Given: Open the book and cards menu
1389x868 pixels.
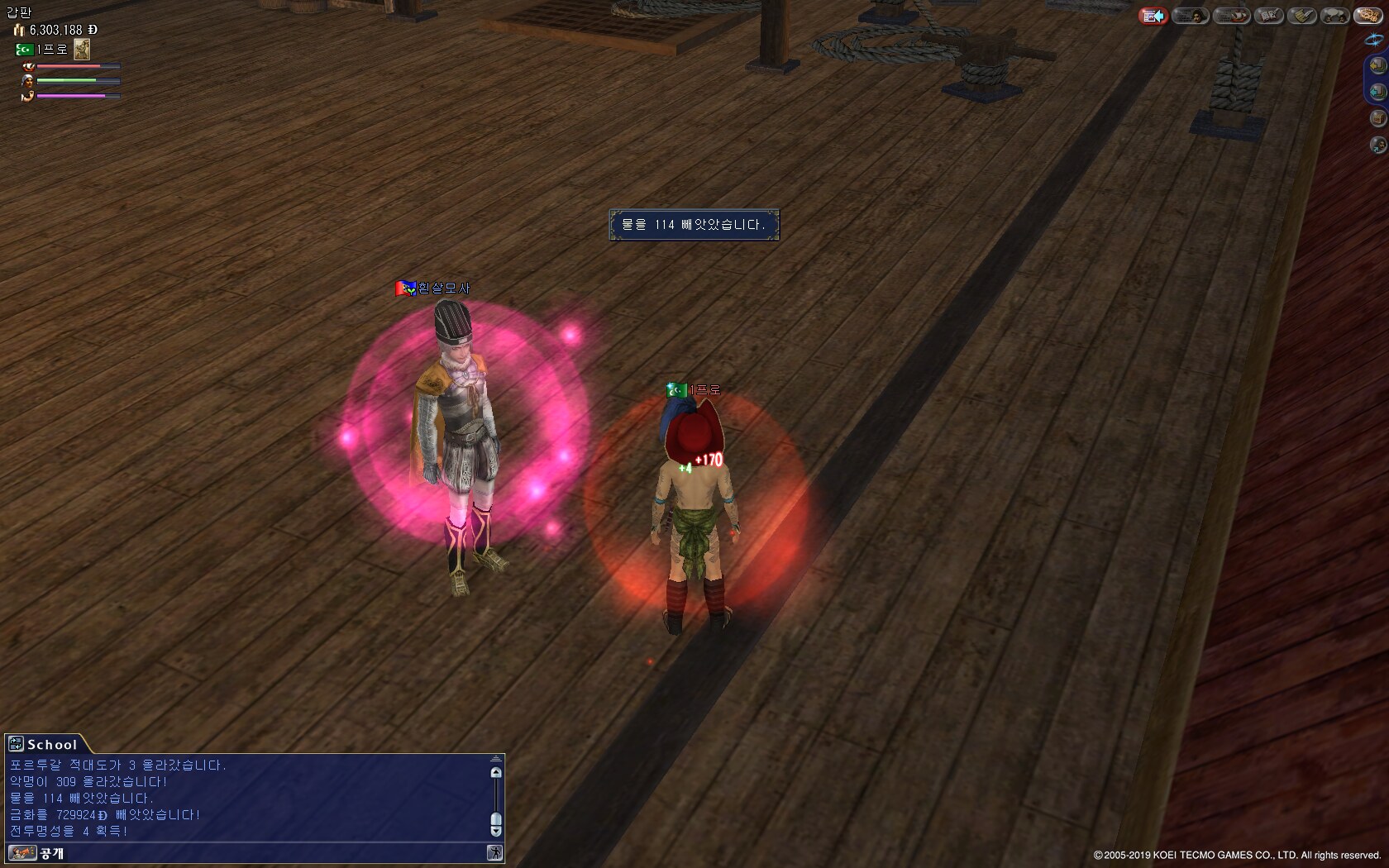Looking at the screenshot, I should pos(1268,16).
